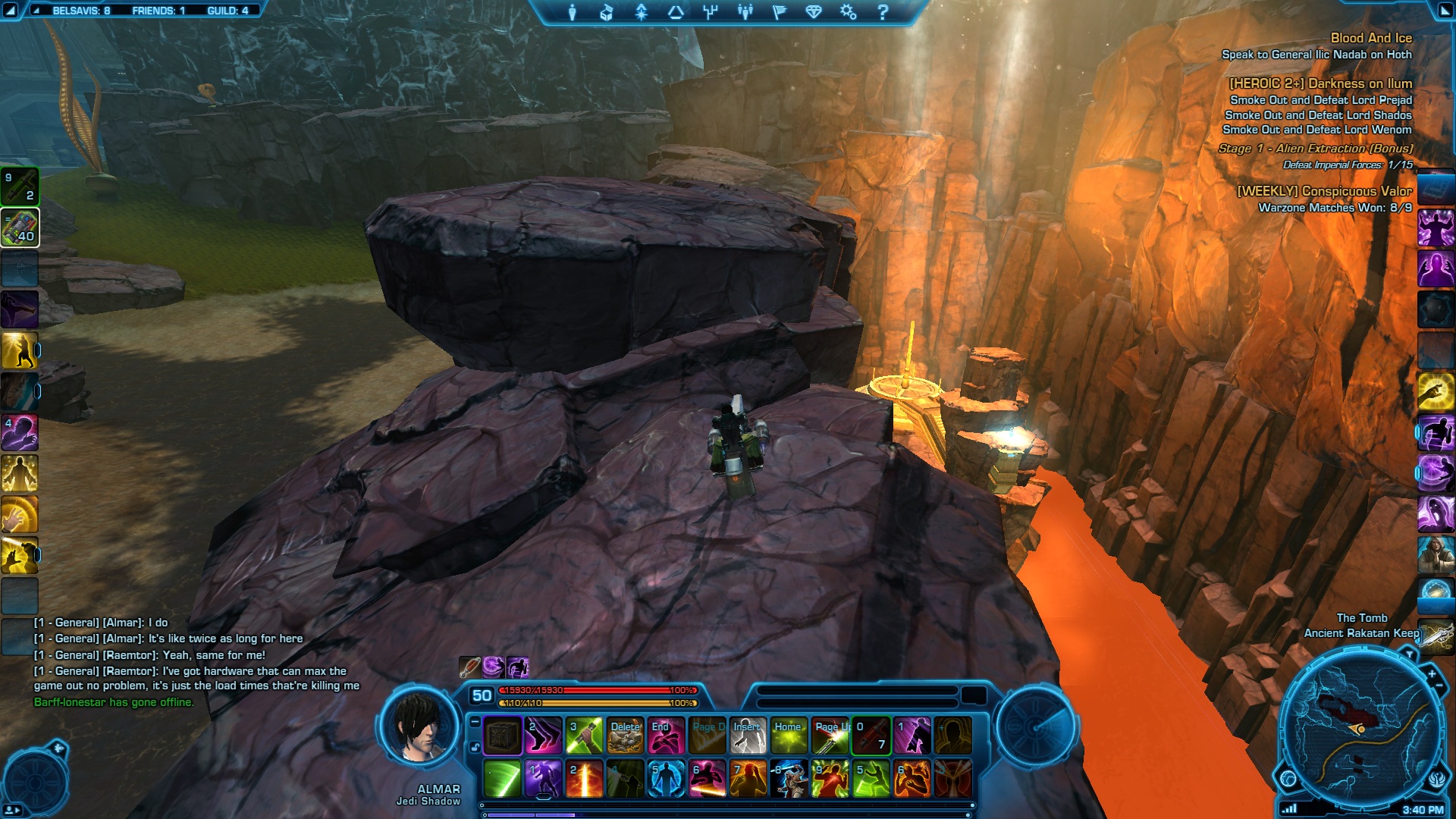
Task: Open the group of people social icon
Action: click(745, 12)
